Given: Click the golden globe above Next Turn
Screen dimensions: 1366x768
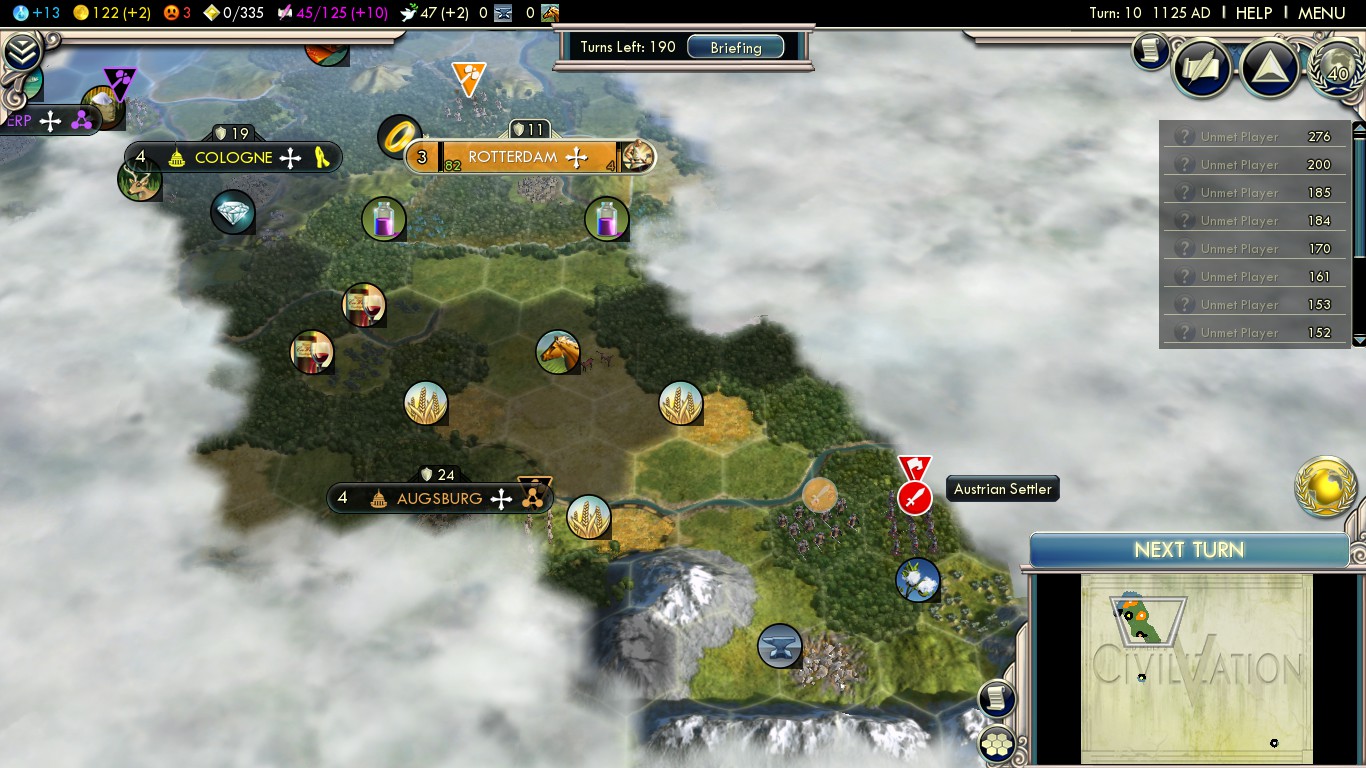Looking at the screenshot, I should [x=1326, y=487].
